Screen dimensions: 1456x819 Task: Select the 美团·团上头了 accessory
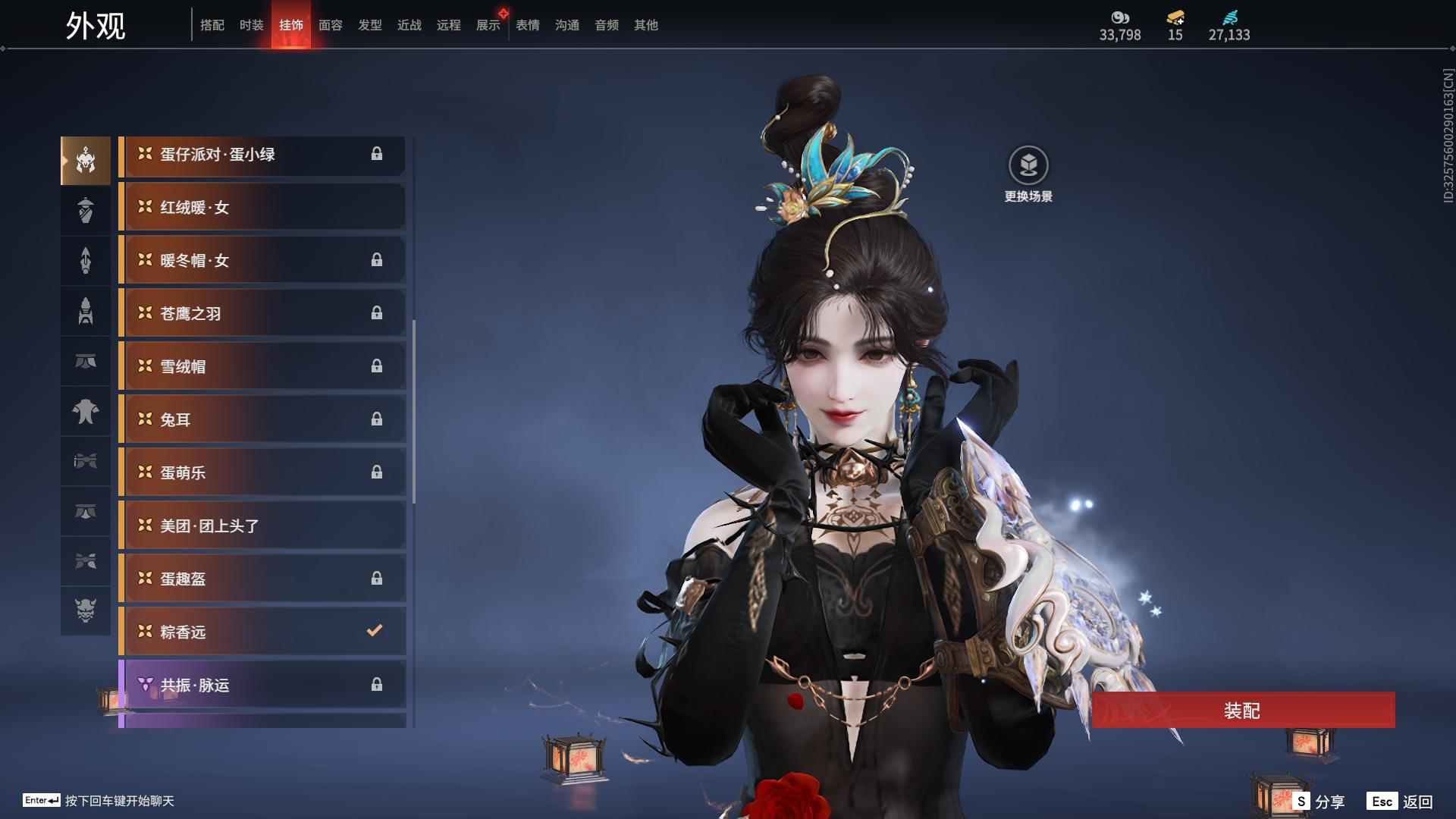click(262, 525)
